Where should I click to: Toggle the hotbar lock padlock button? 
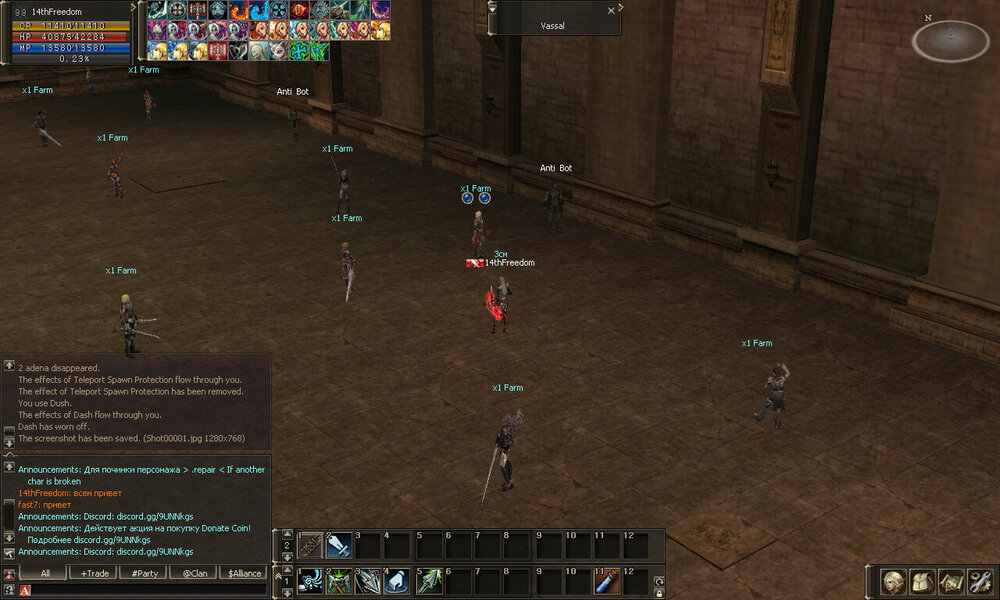(659, 593)
